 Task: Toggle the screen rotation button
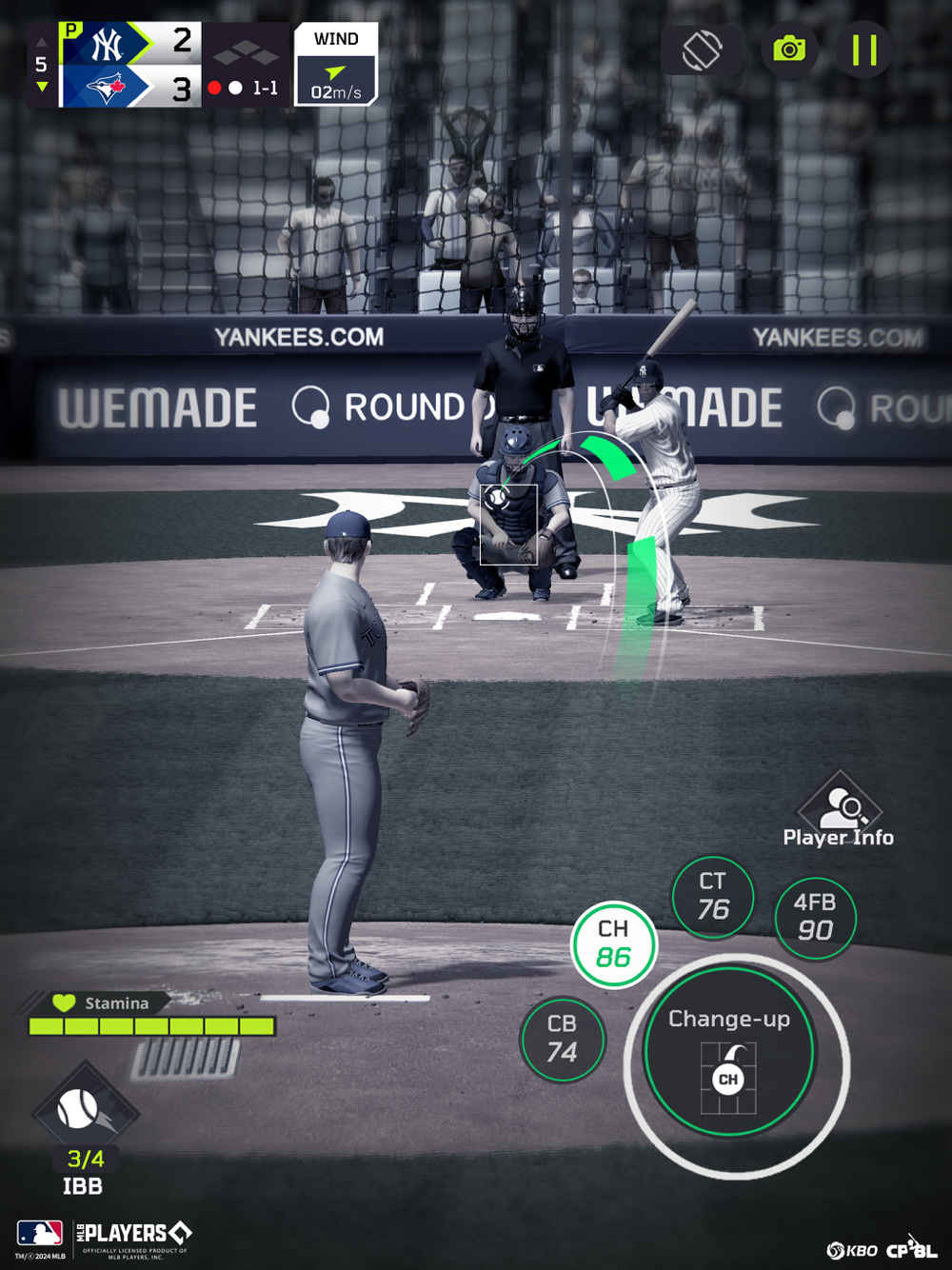coord(703,50)
